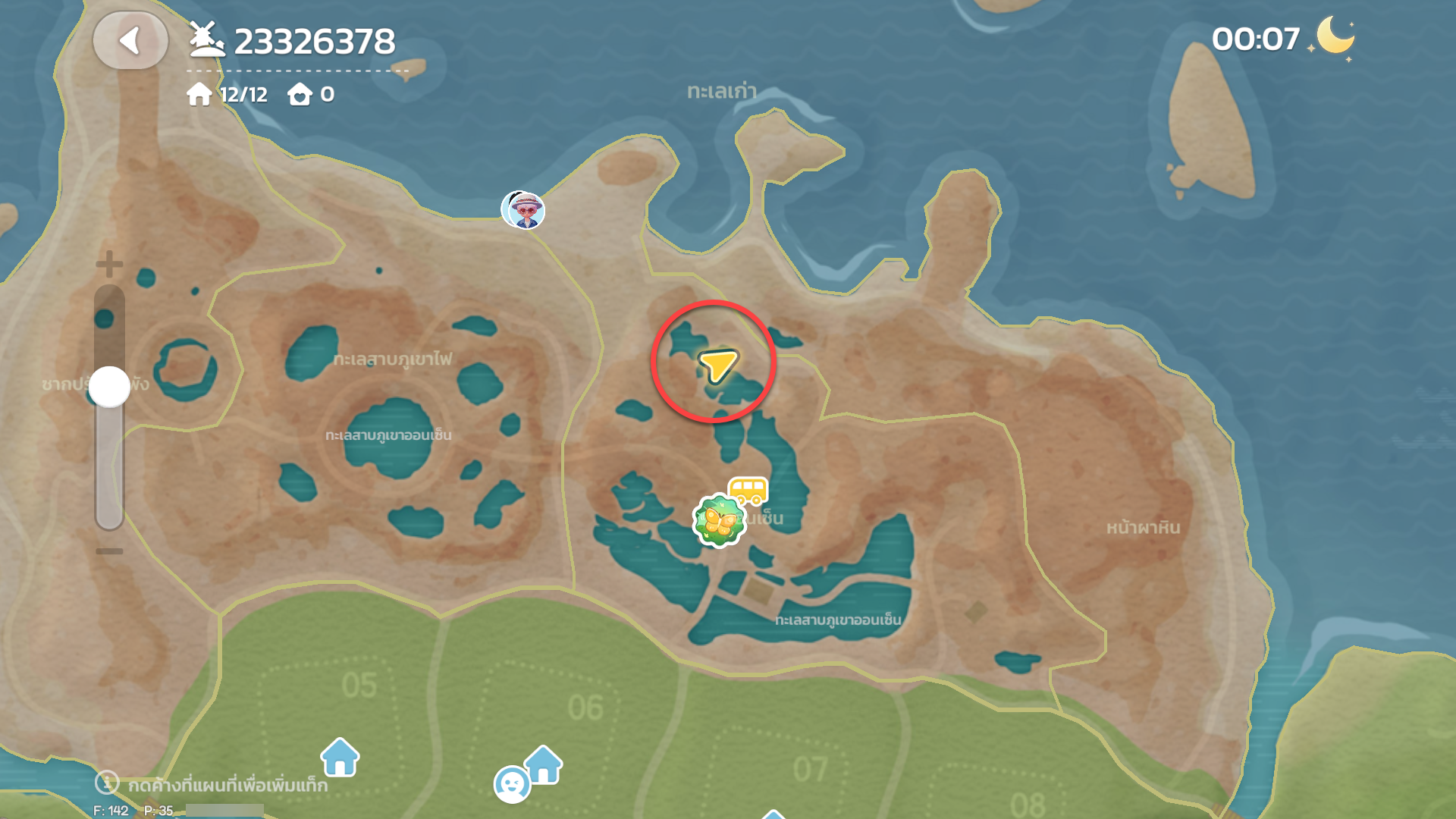Image resolution: width=1456 pixels, height=819 pixels.
Task: Click the white zoom slider handle
Action: (x=109, y=387)
